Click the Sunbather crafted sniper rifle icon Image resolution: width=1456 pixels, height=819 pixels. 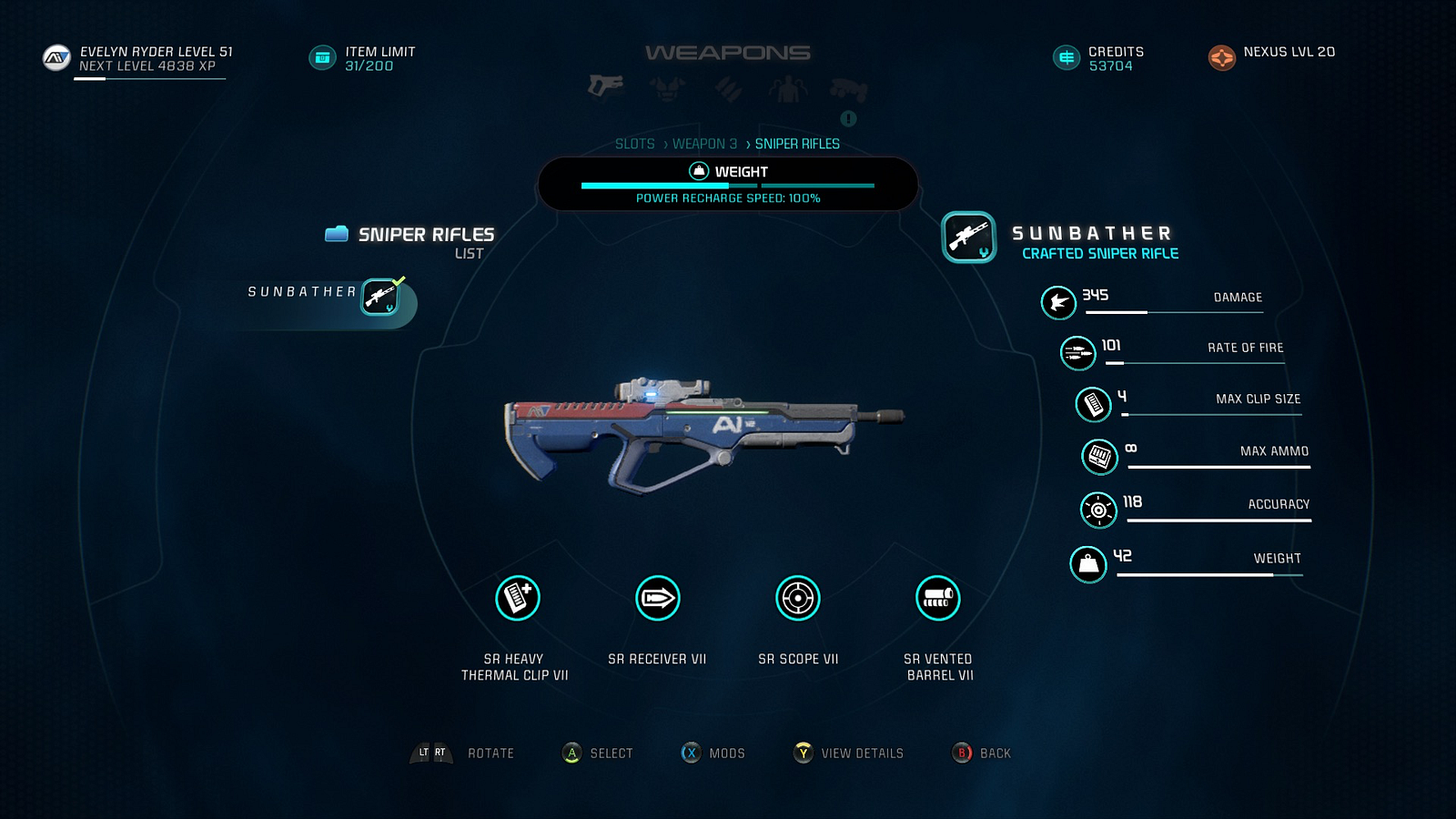(969, 238)
